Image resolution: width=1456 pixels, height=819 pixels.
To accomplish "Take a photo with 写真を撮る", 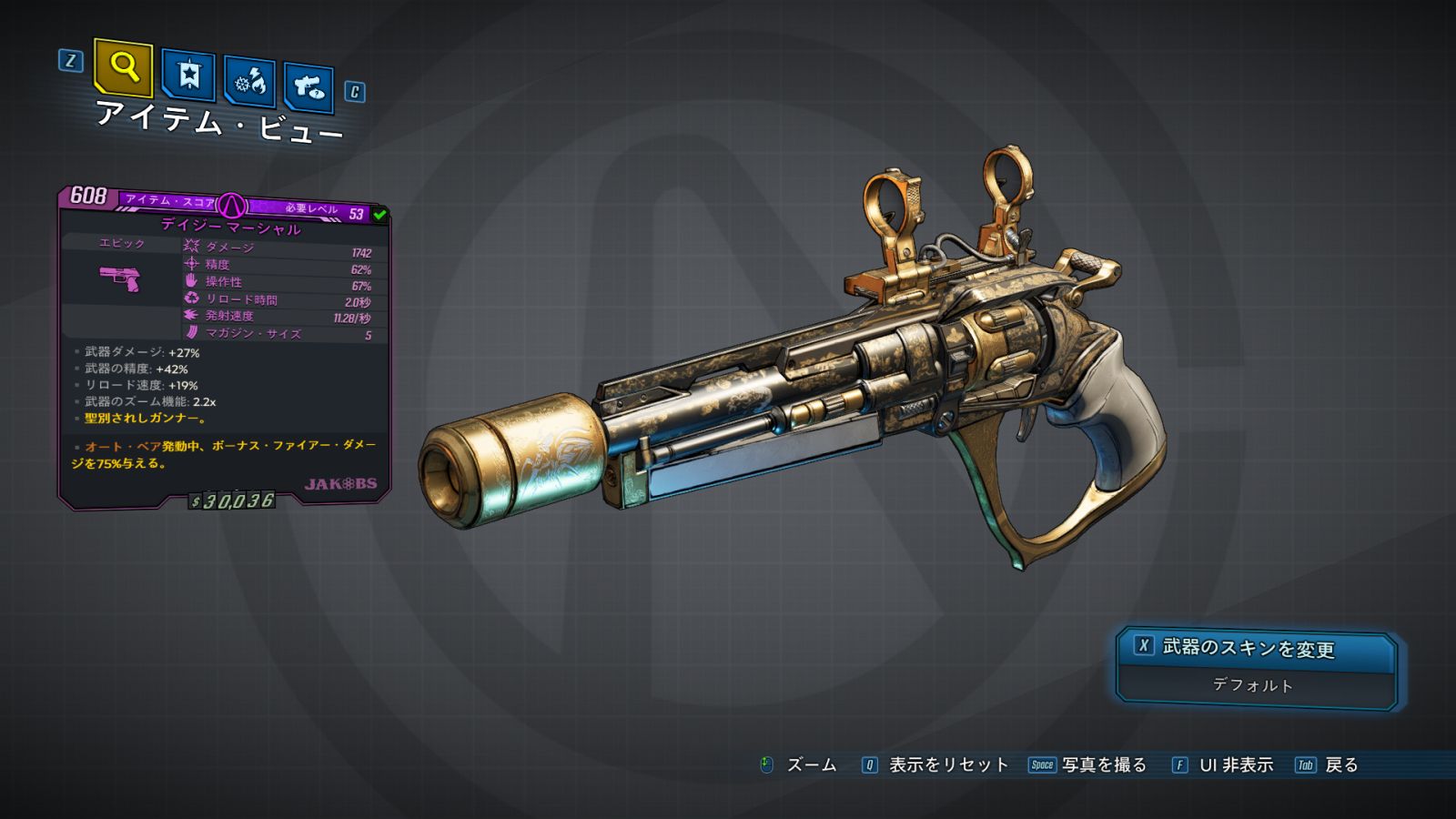I will [1088, 765].
